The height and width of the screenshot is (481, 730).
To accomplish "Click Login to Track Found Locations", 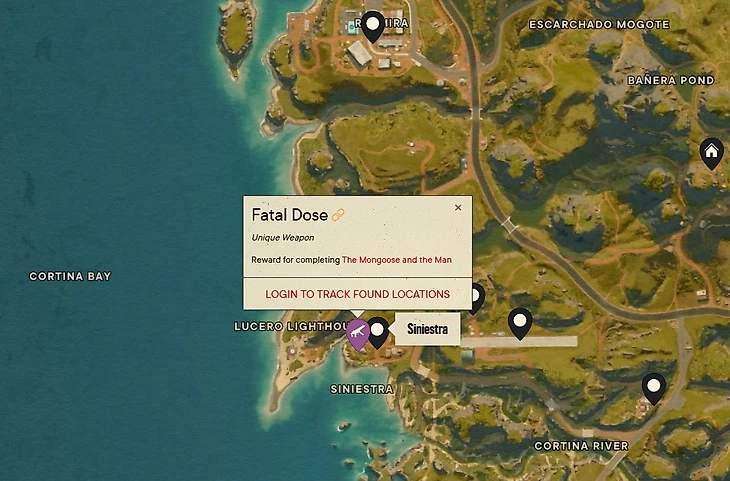I will pos(357,294).
